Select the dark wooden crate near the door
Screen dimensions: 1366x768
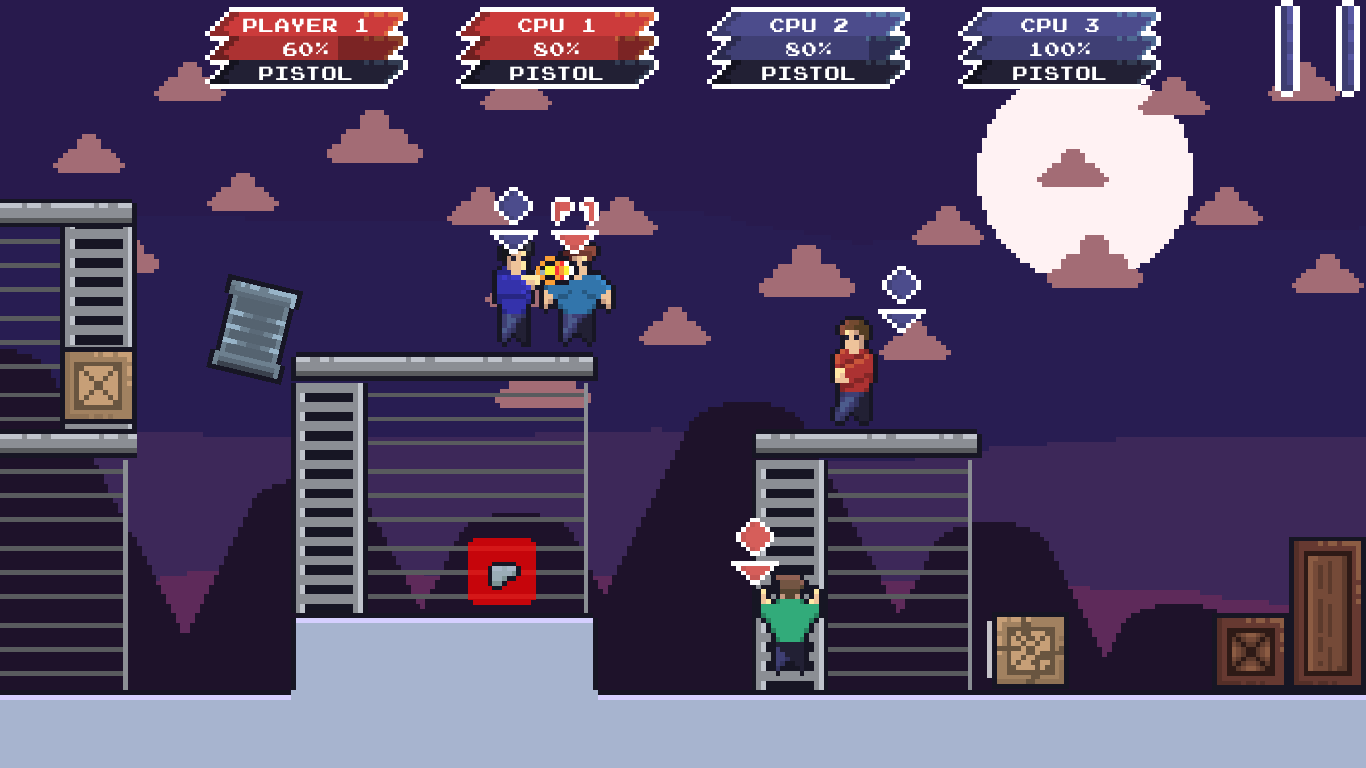tap(1248, 650)
